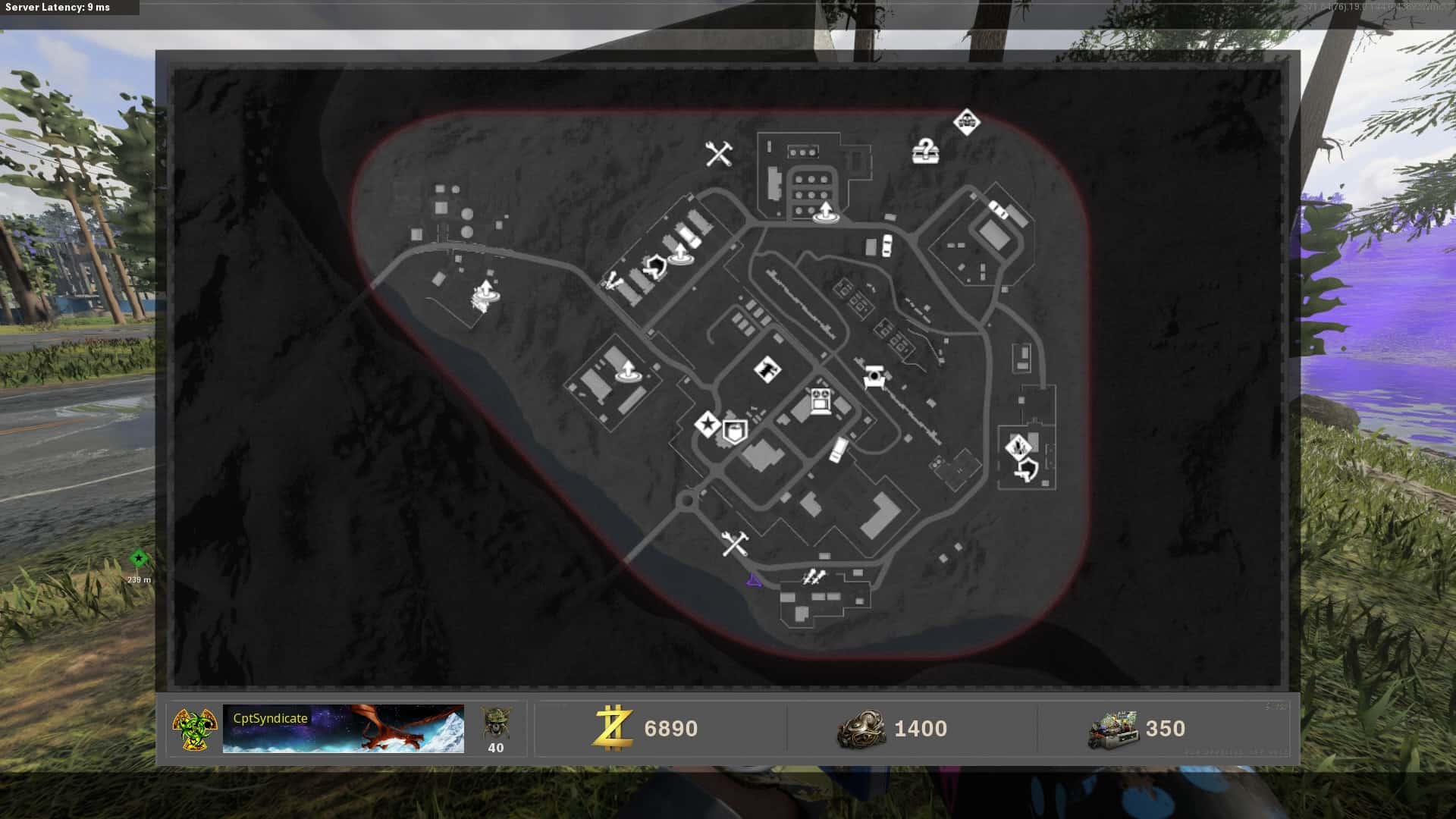Select the shield-and-gear marker
The width and height of the screenshot is (1456, 819).
[x=654, y=266]
